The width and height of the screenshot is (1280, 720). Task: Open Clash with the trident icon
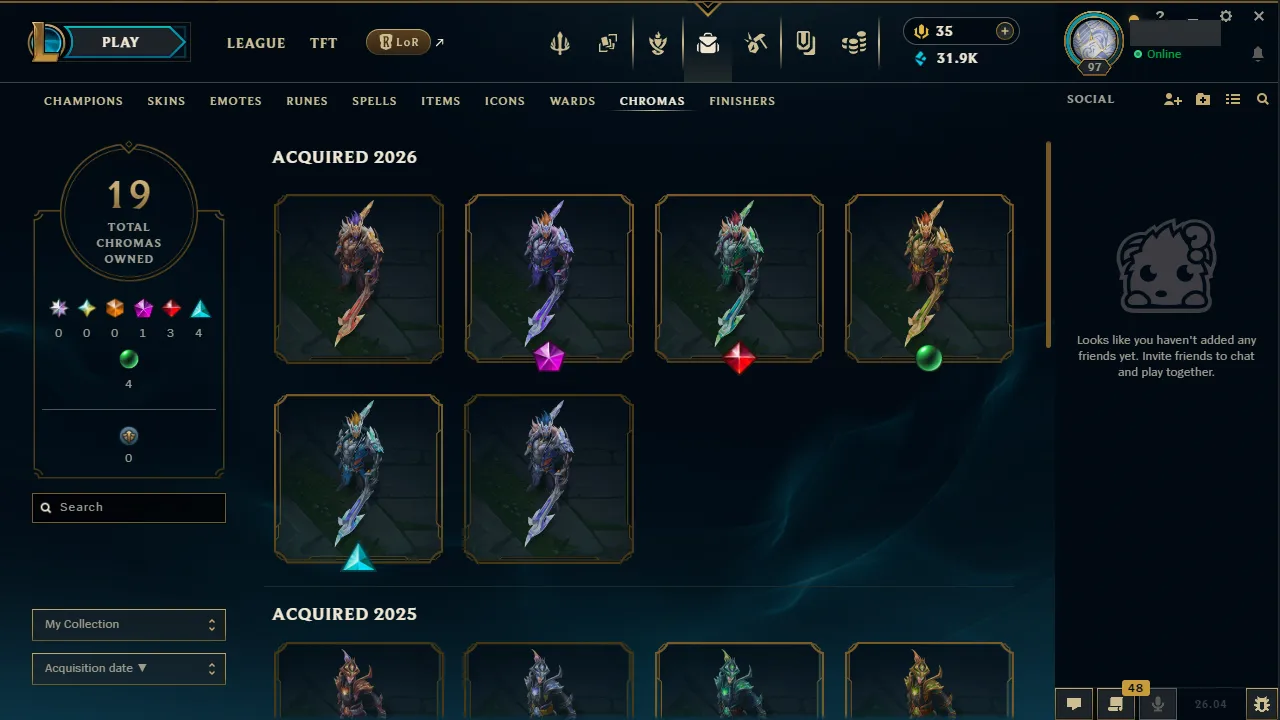559,42
